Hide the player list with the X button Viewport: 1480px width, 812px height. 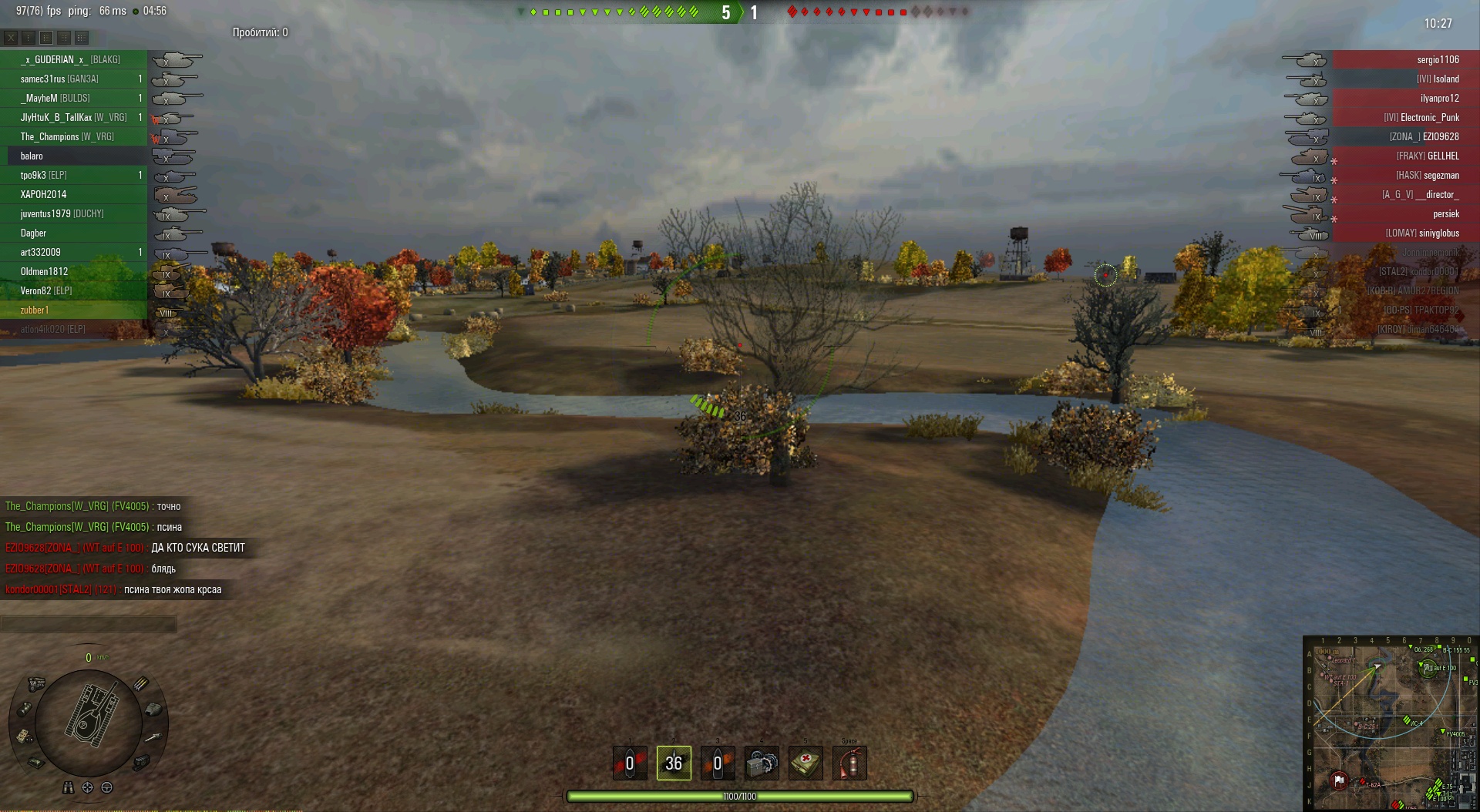[11, 37]
